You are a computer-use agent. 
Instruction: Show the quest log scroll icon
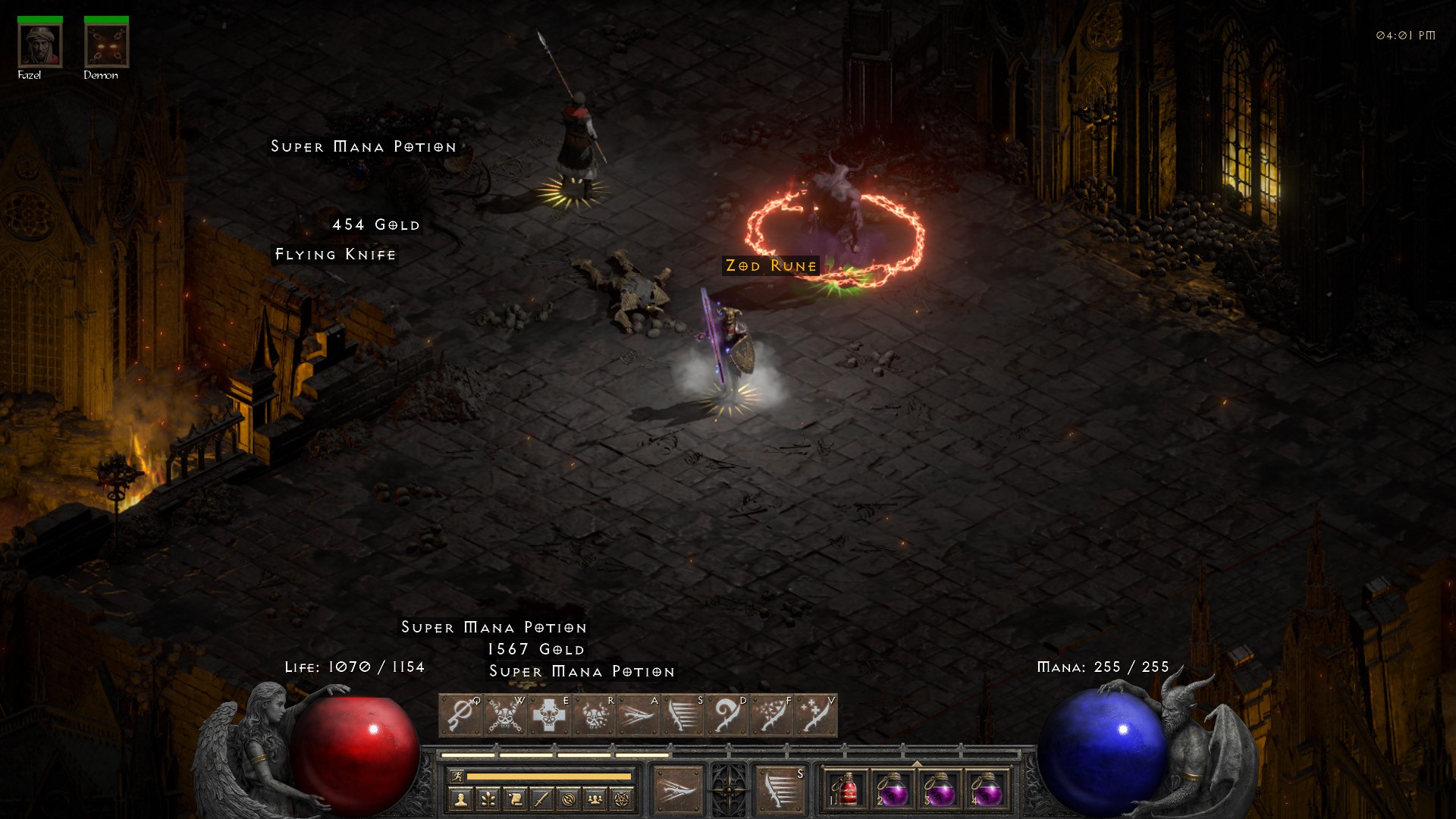click(514, 799)
